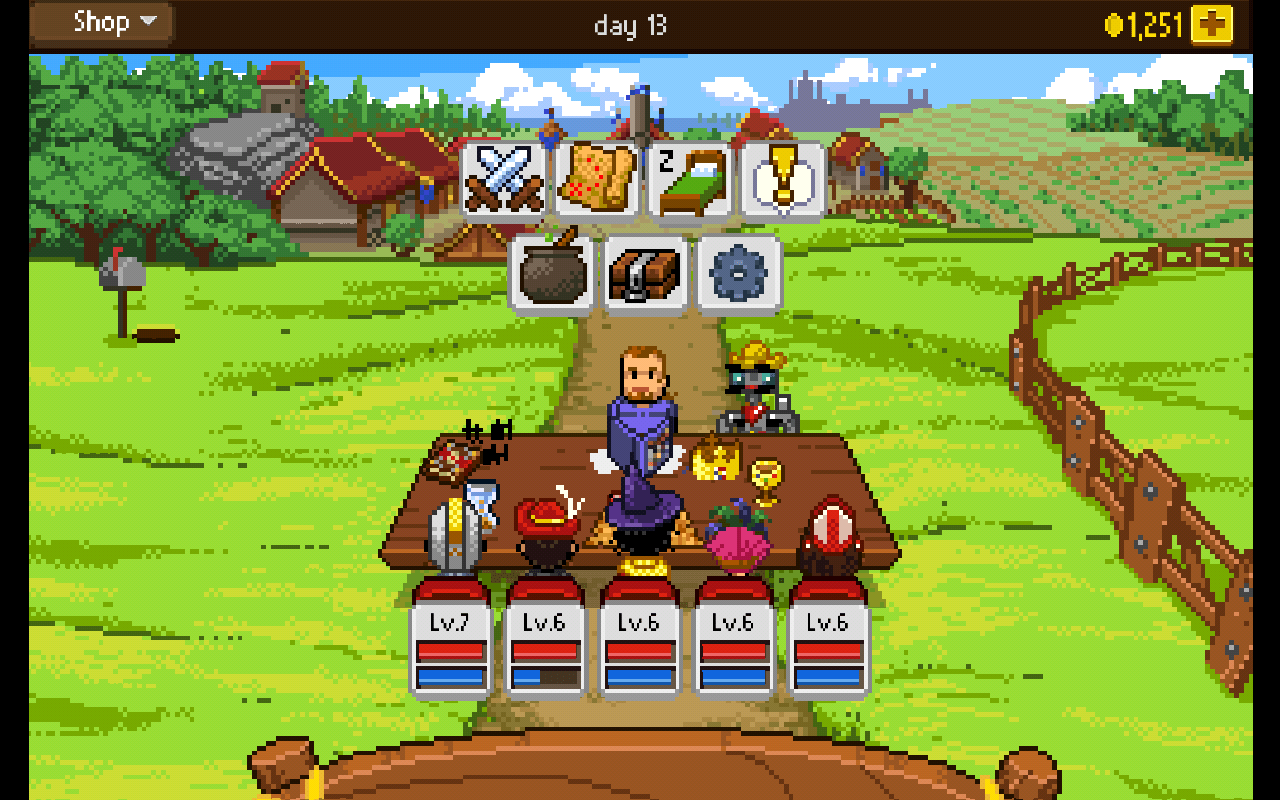Select the character wearing the red wizard hat
The width and height of the screenshot is (1280, 800).
(x=545, y=520)
